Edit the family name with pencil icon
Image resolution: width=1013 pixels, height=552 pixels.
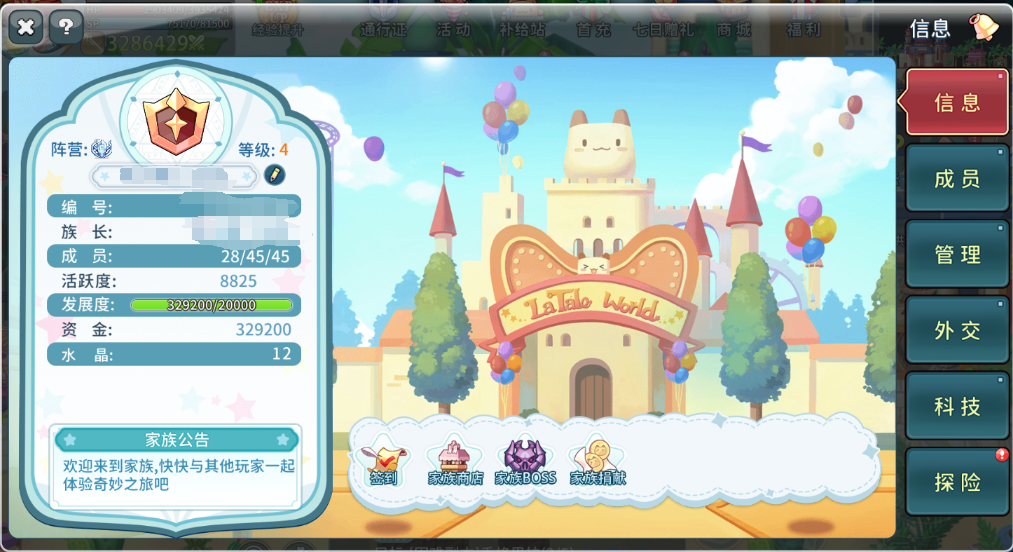pyautogui.click(x=274, y=175)
